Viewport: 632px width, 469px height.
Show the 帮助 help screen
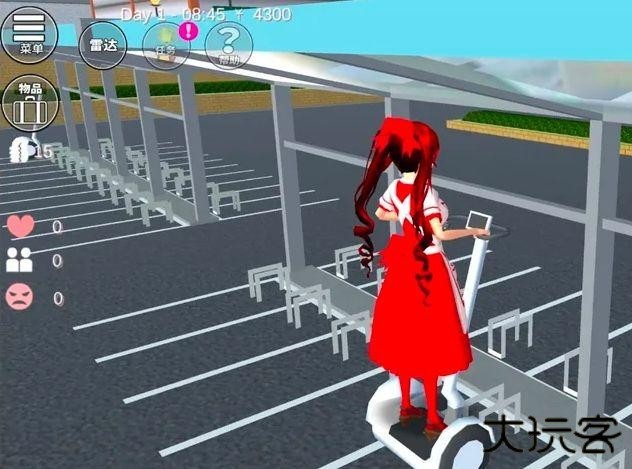229,45
